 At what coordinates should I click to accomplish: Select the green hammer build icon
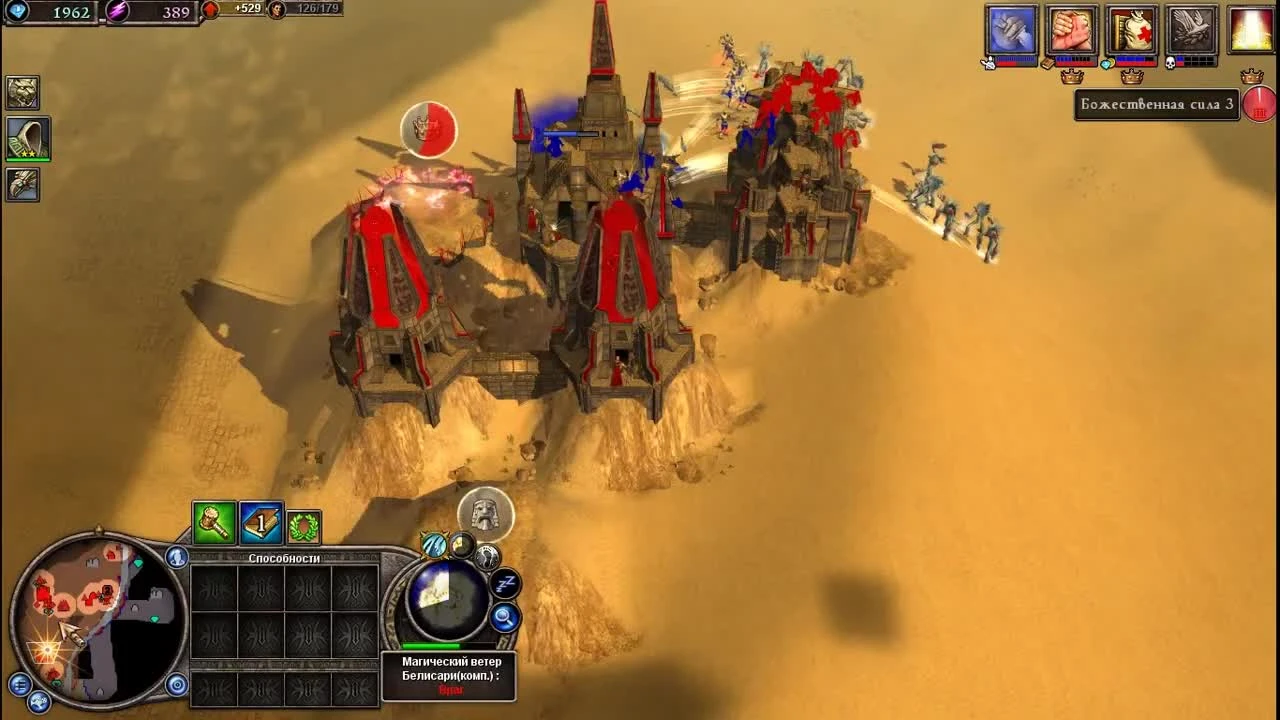coord(216,524)
